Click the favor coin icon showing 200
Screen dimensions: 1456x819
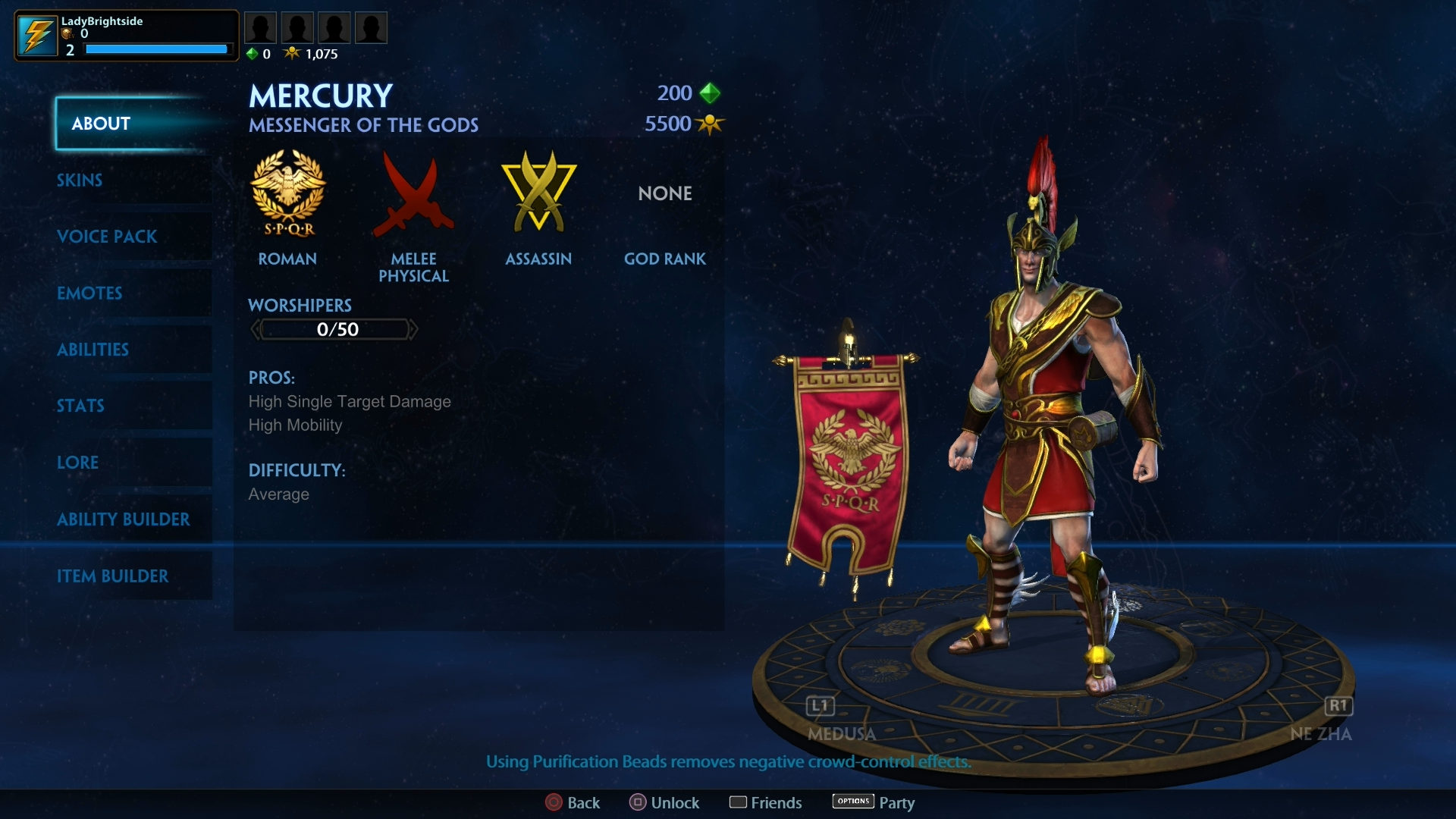click(x=710, y=93)
